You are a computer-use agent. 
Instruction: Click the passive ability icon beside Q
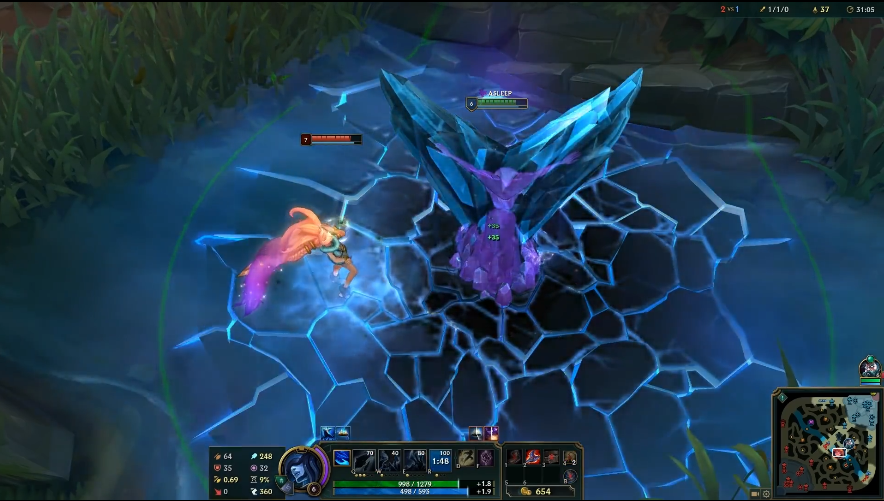point(342,458)
